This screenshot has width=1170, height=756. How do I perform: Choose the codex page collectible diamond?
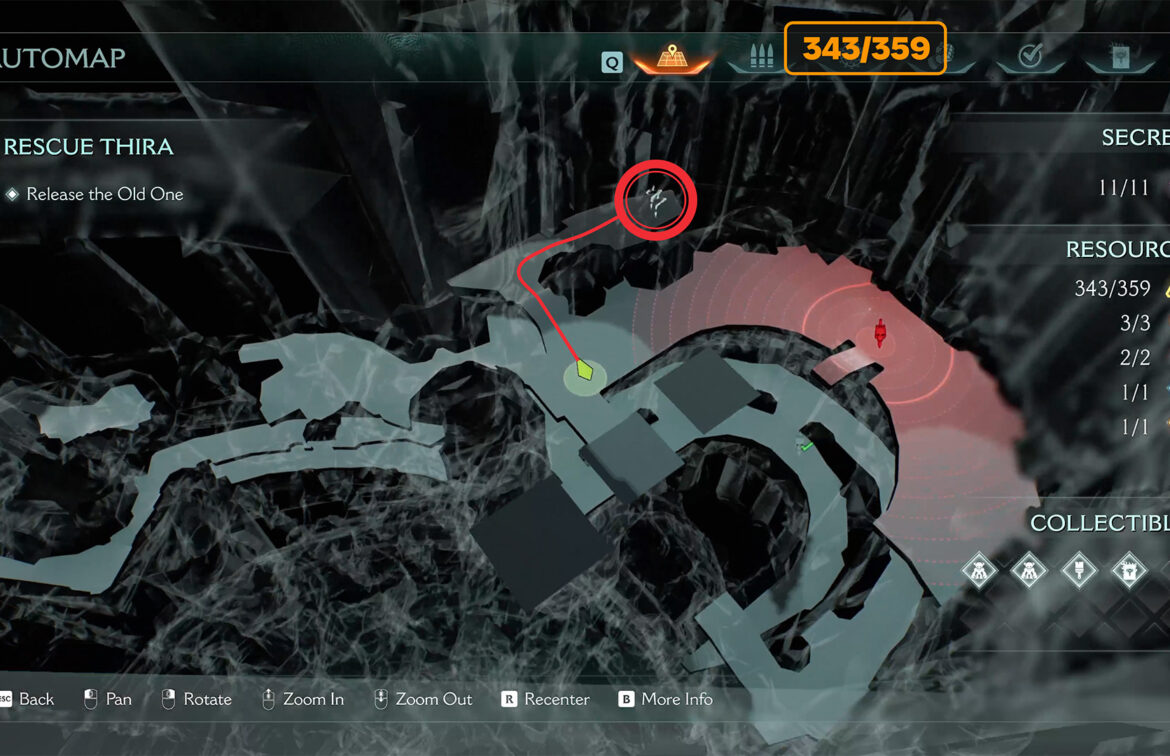pos(1129,571)
